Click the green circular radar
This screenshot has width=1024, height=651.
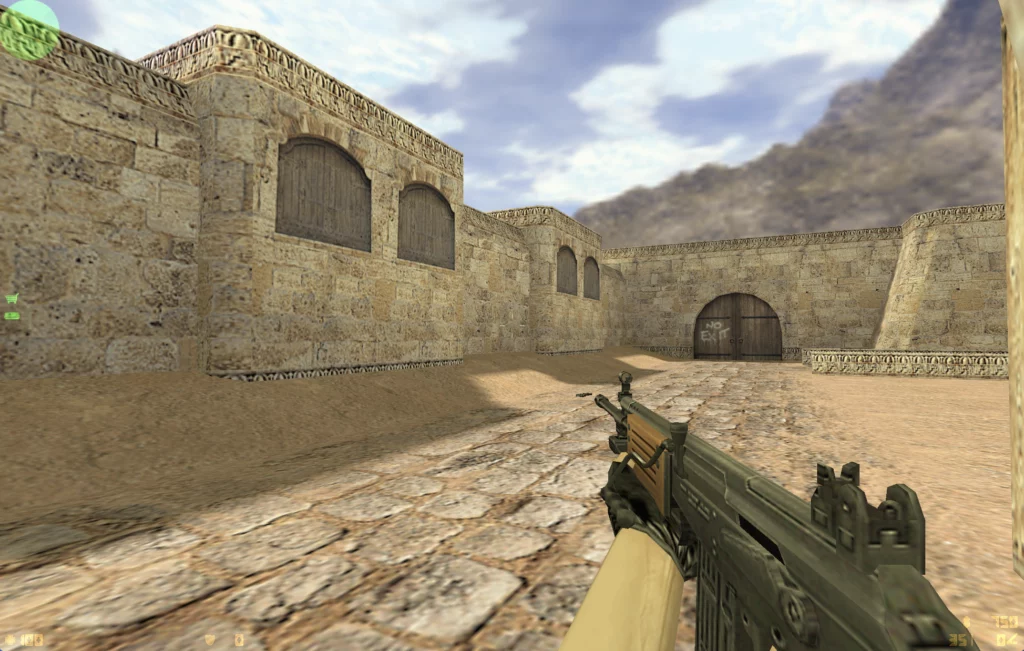click(29, 29)
